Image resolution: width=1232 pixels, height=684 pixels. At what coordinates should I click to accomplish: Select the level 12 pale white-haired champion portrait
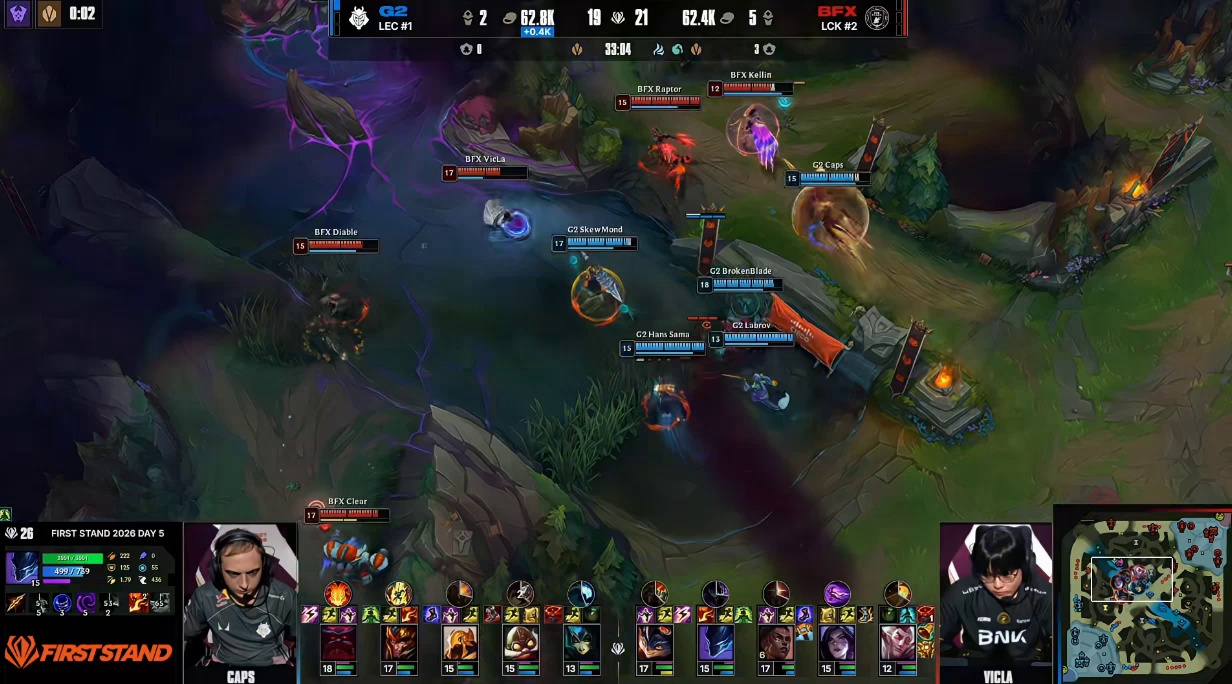[897, 643]
